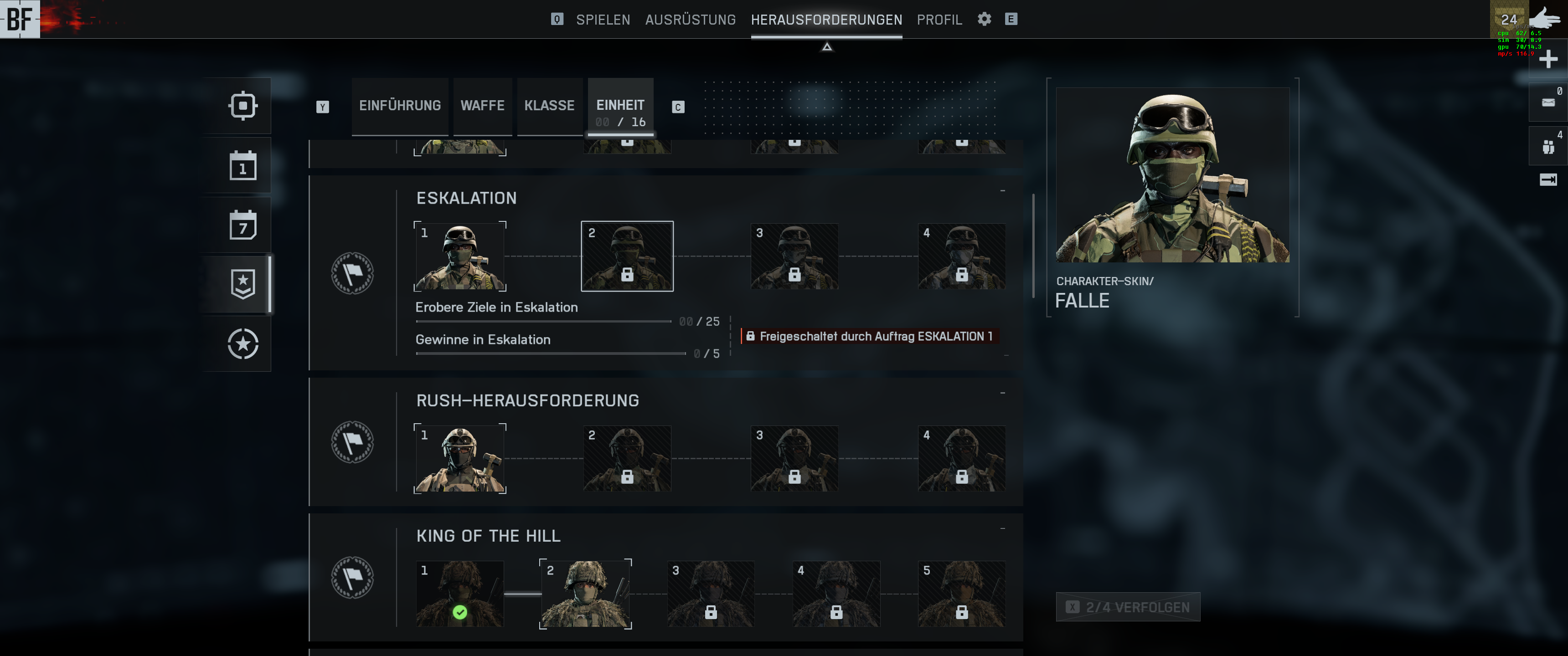Open the daily challenges calendar icon
The width and height of the screenshot is (1568, 656).
point(242,165)
